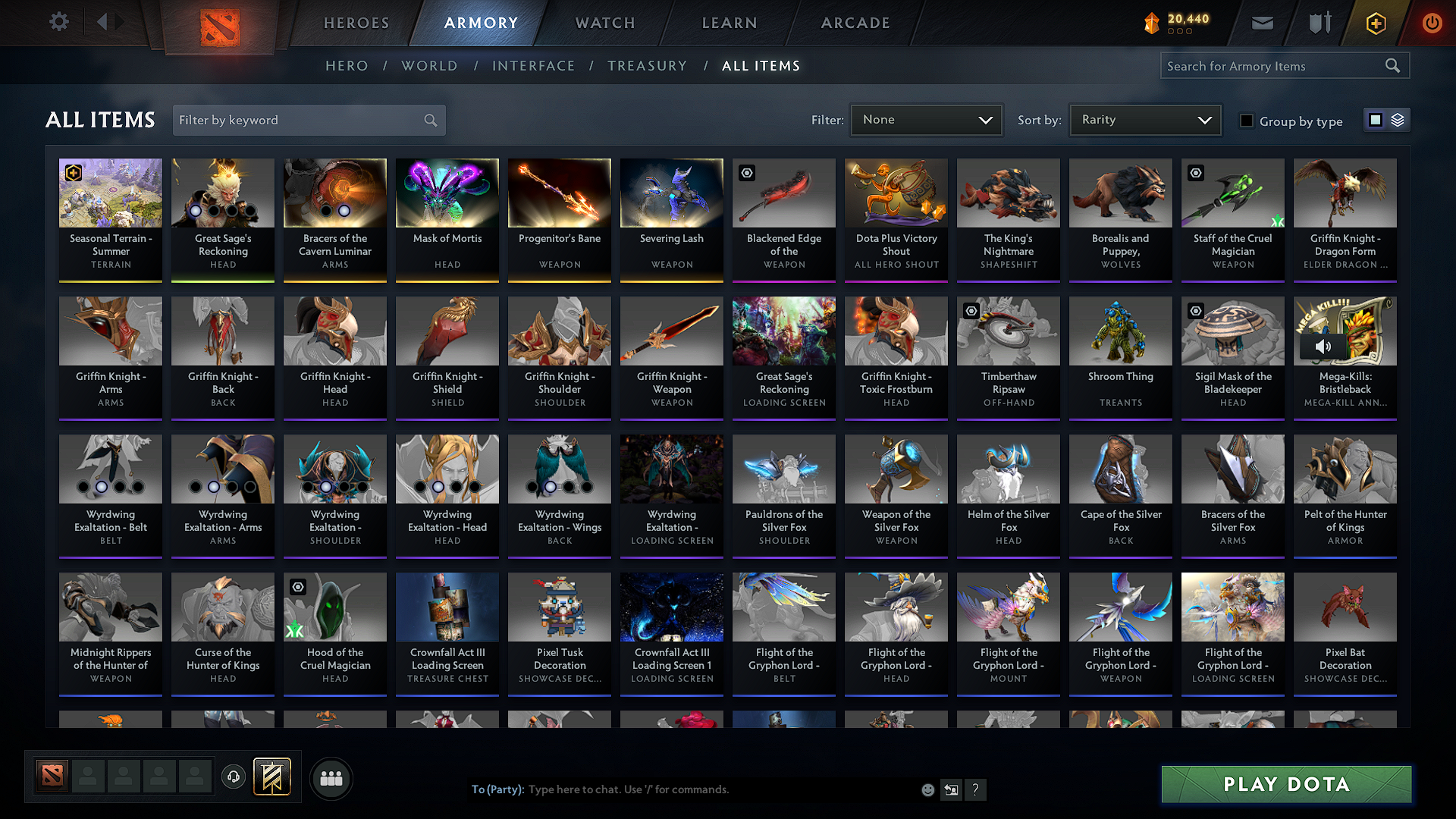
Task: Open Dota Plus via the gold hexagon icon
Action: (1374, 23)
